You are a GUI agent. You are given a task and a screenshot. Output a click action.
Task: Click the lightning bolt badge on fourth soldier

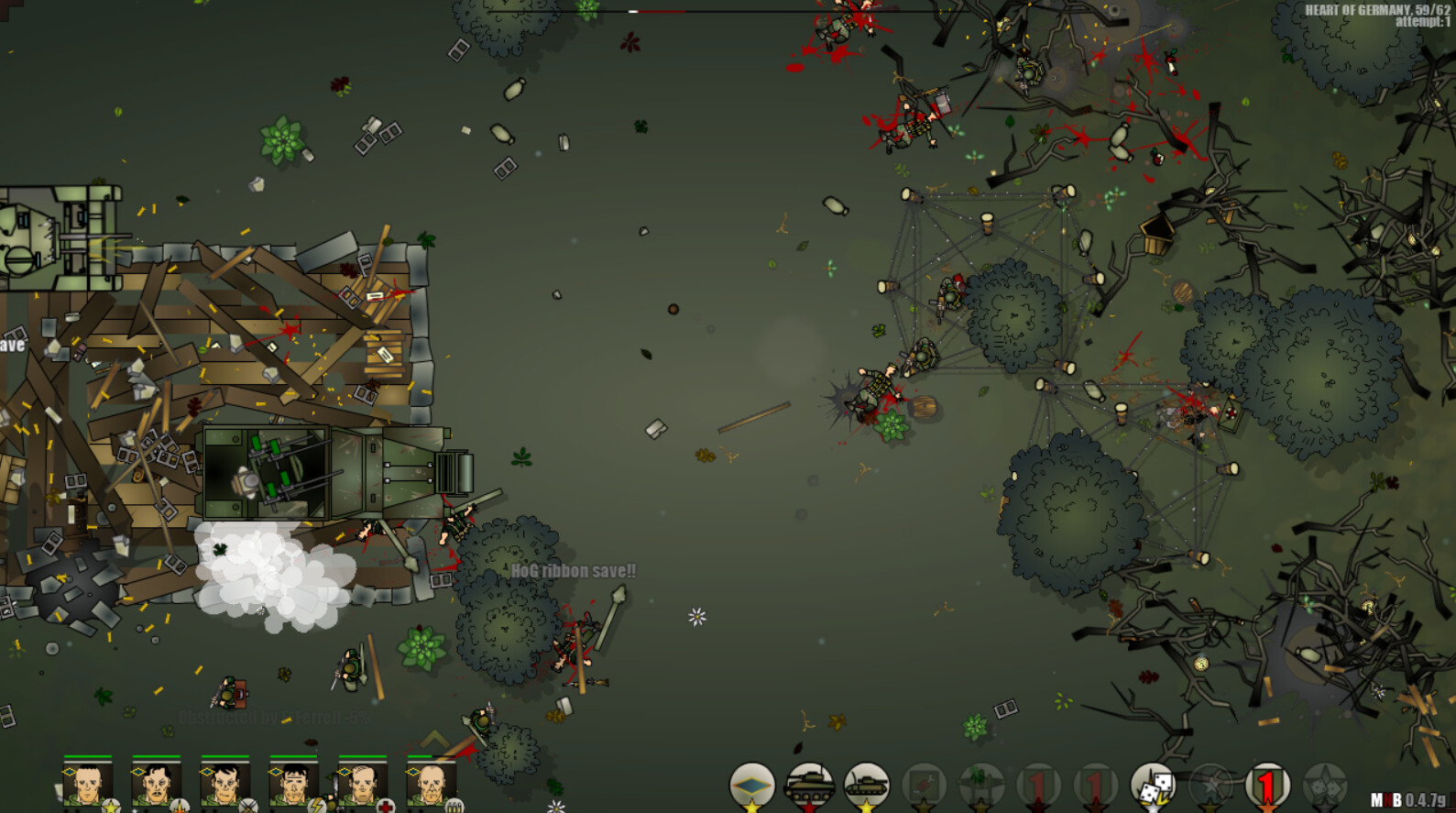(x=317, y=808)
